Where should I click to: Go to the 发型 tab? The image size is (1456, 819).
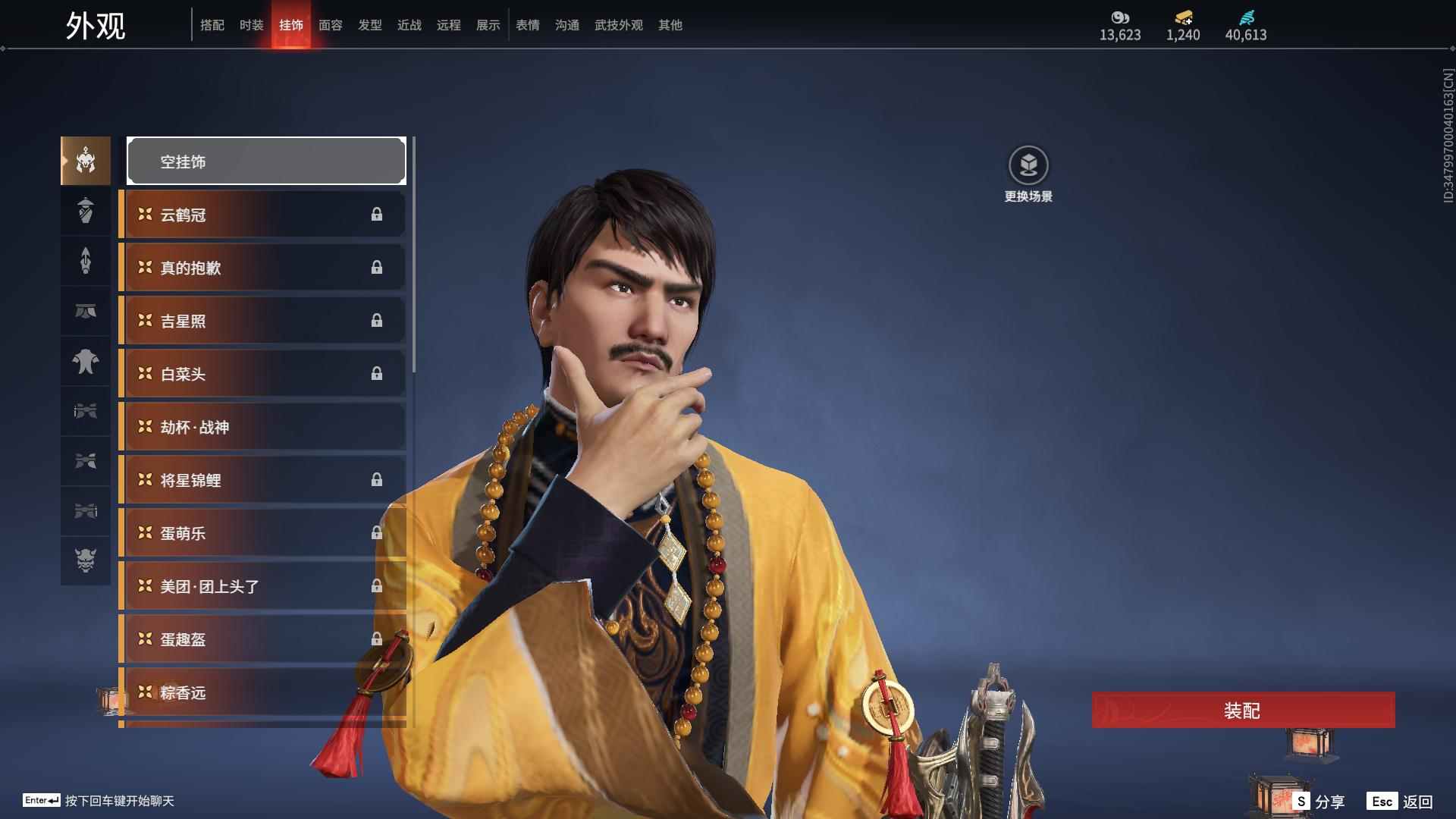(x=370, y=25)
